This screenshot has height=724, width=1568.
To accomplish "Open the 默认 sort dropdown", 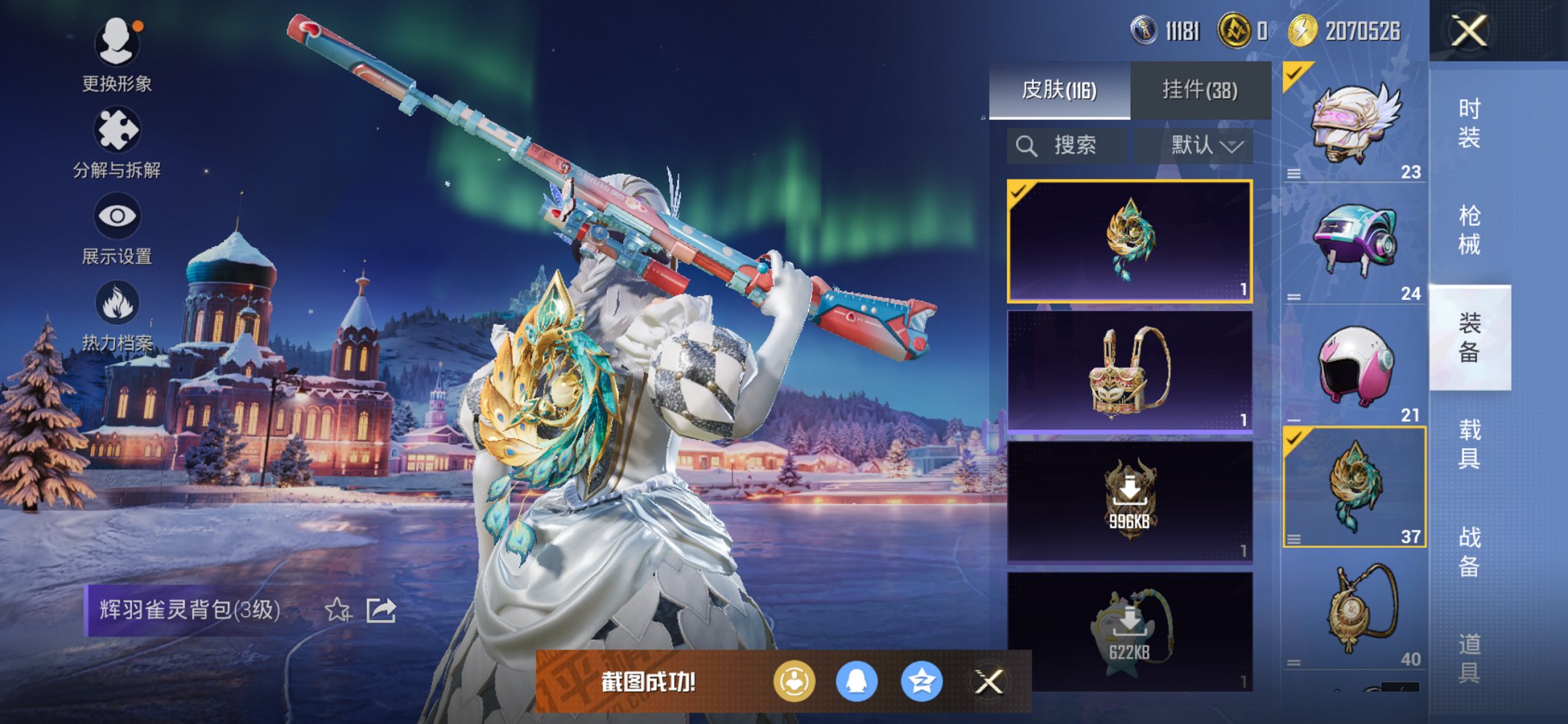I will tap(1206, 146).
